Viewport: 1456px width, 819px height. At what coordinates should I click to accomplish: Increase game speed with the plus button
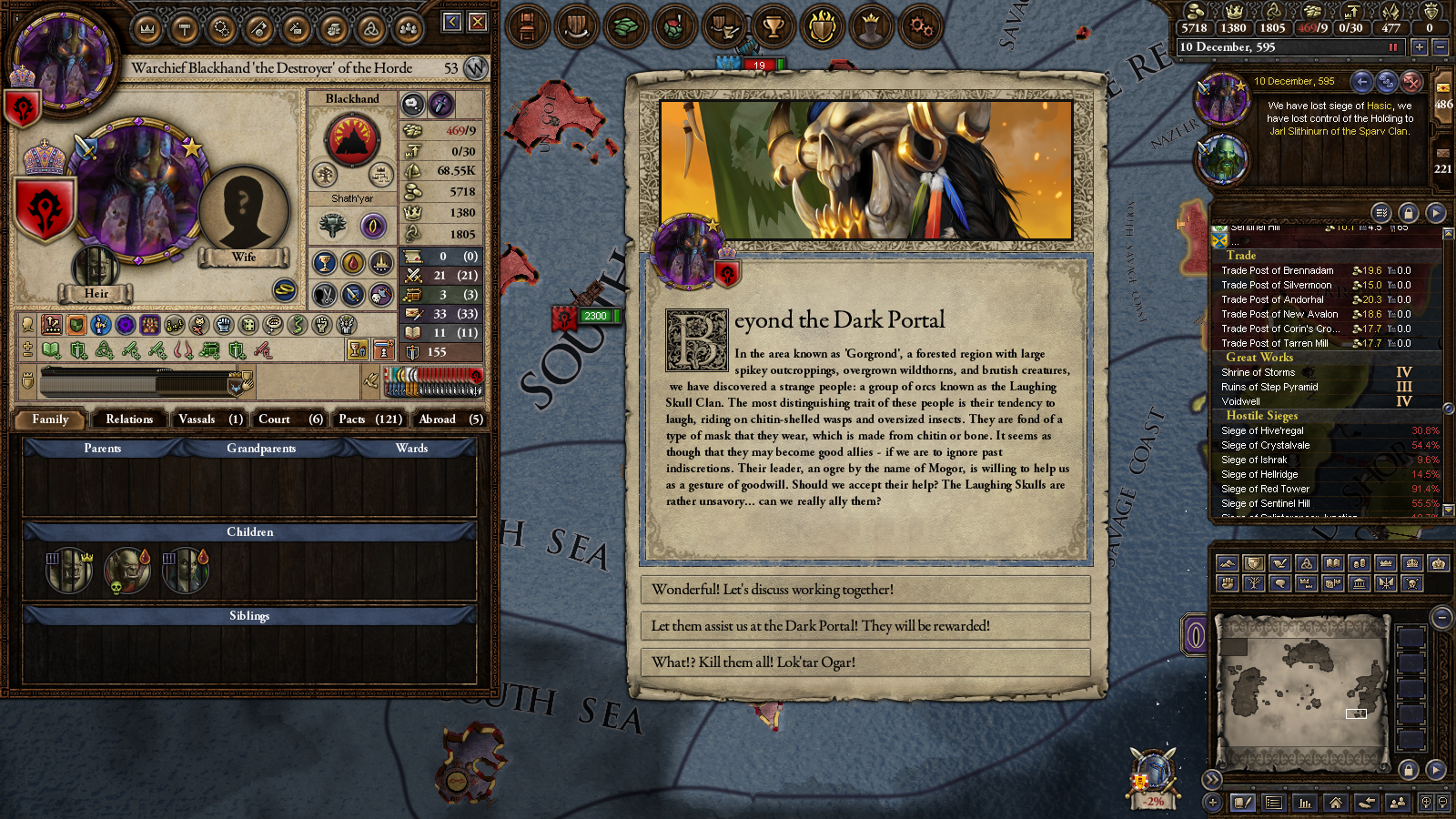[1419, 47]
